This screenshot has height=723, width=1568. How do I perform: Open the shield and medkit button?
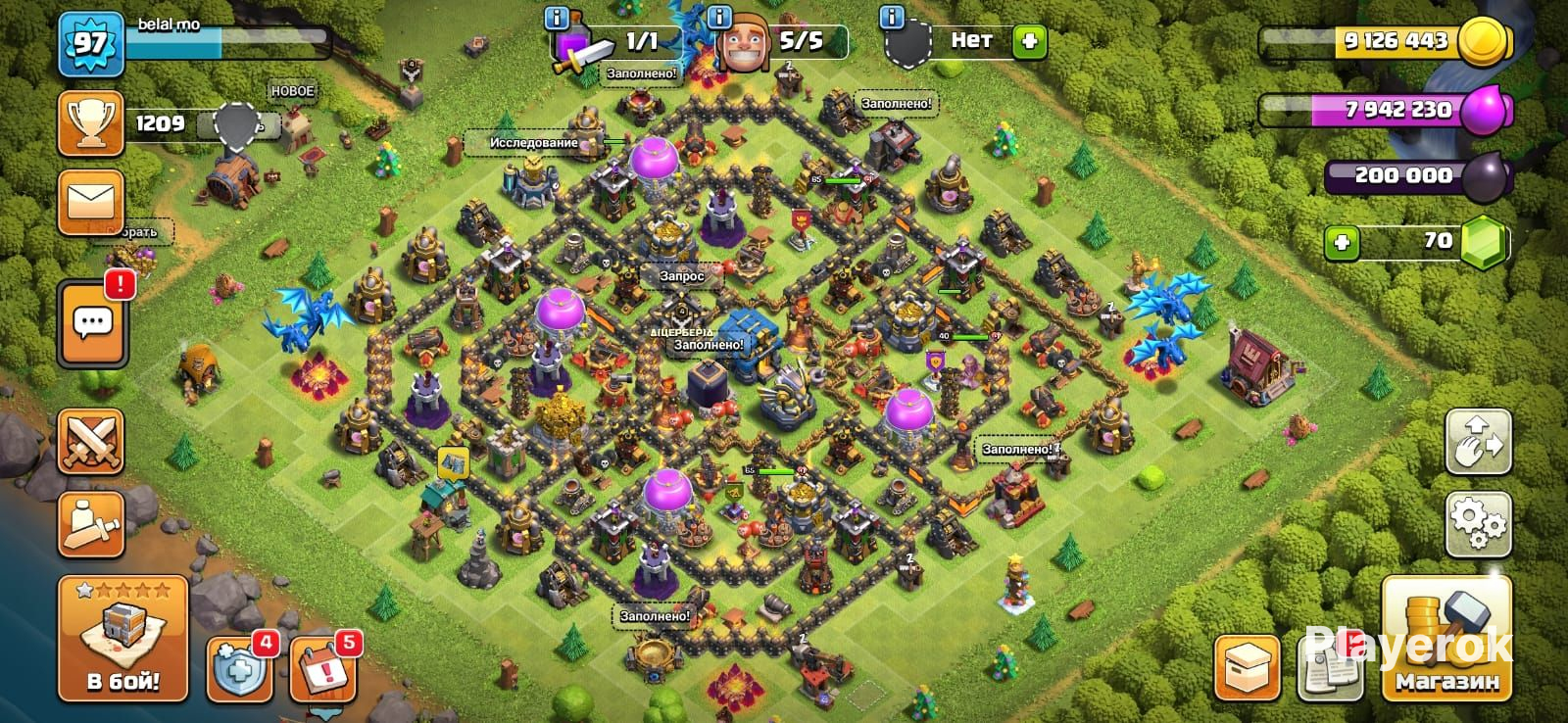(240, 668)
